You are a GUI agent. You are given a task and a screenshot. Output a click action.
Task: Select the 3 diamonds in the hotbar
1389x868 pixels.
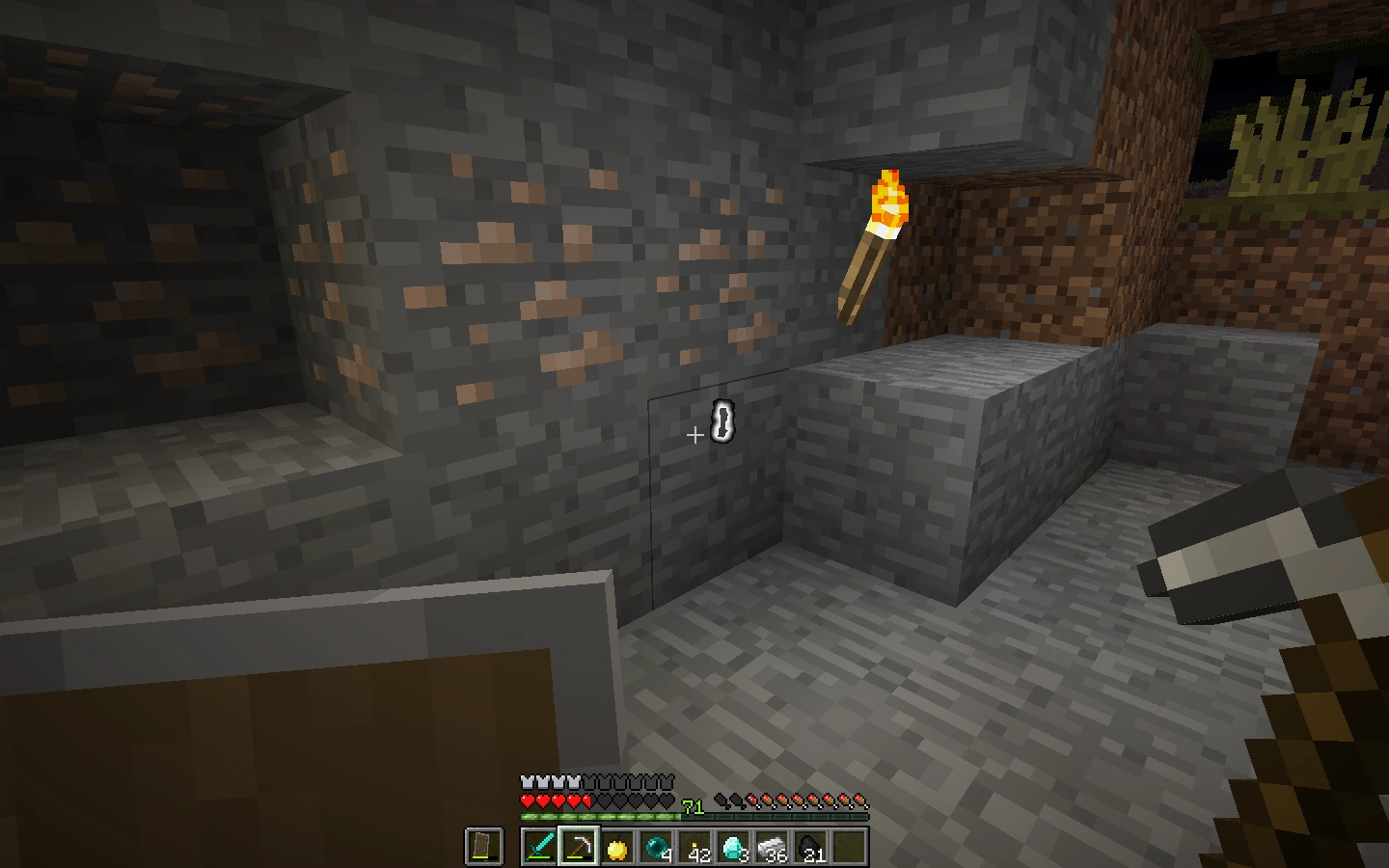point(733,845)
